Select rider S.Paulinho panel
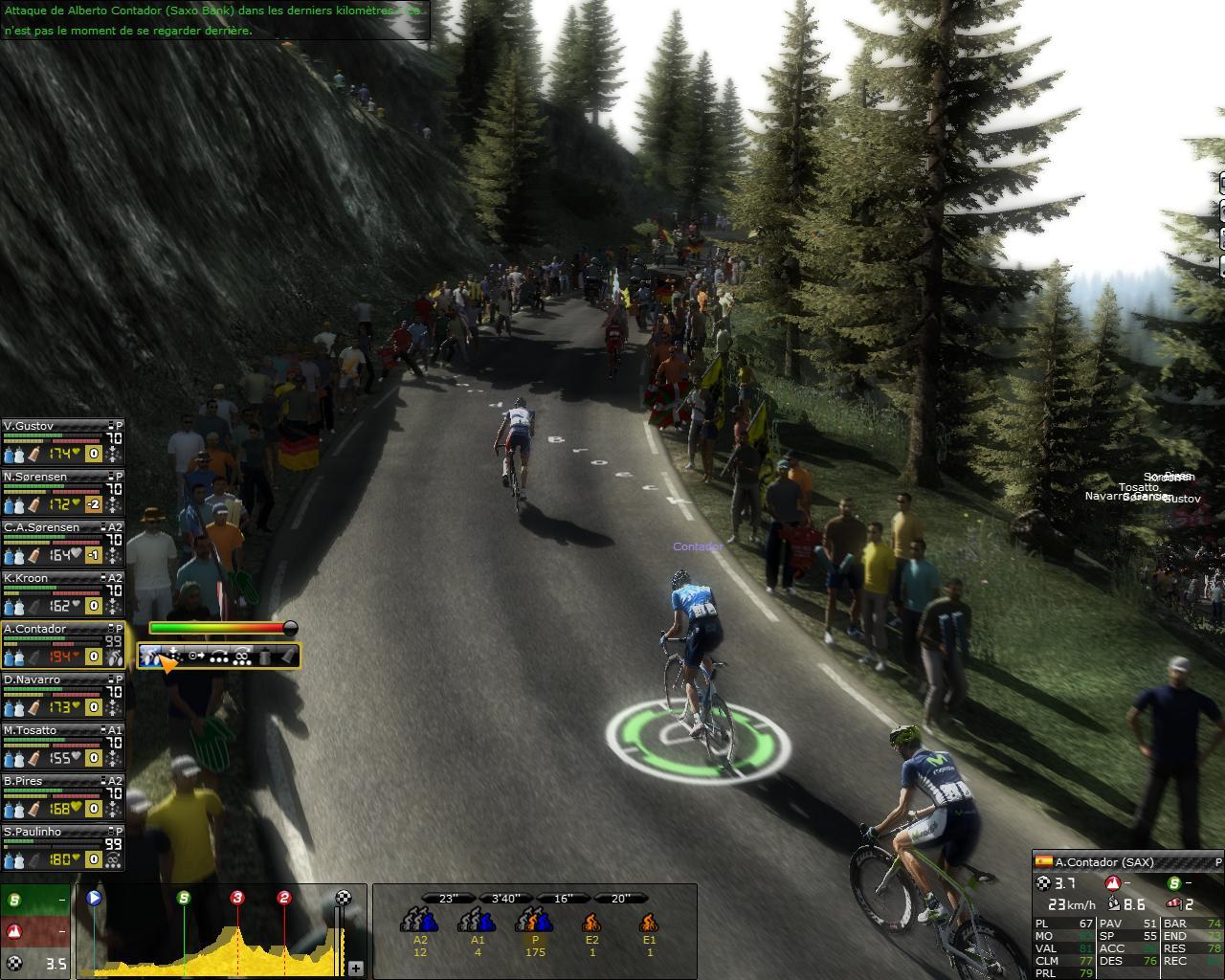Viewport: 1225px width, 980px height. click(x=62, y=847)
